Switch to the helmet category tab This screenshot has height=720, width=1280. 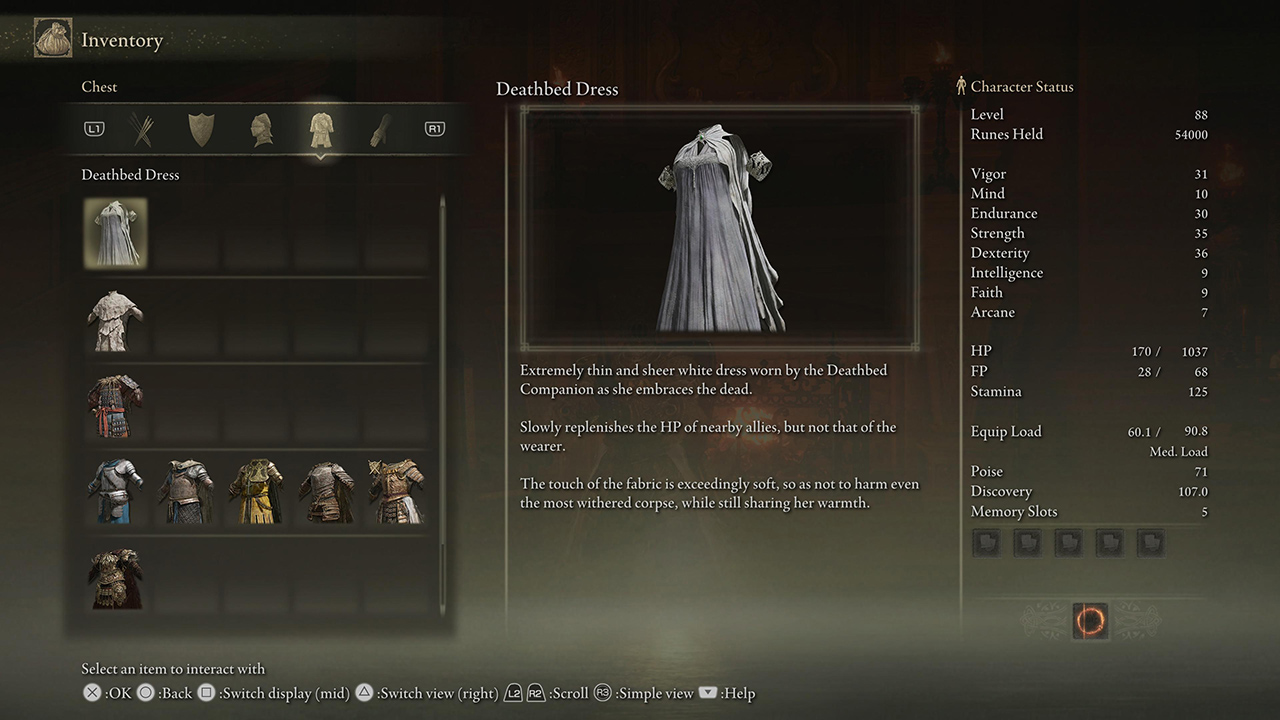tap(261, 129)
